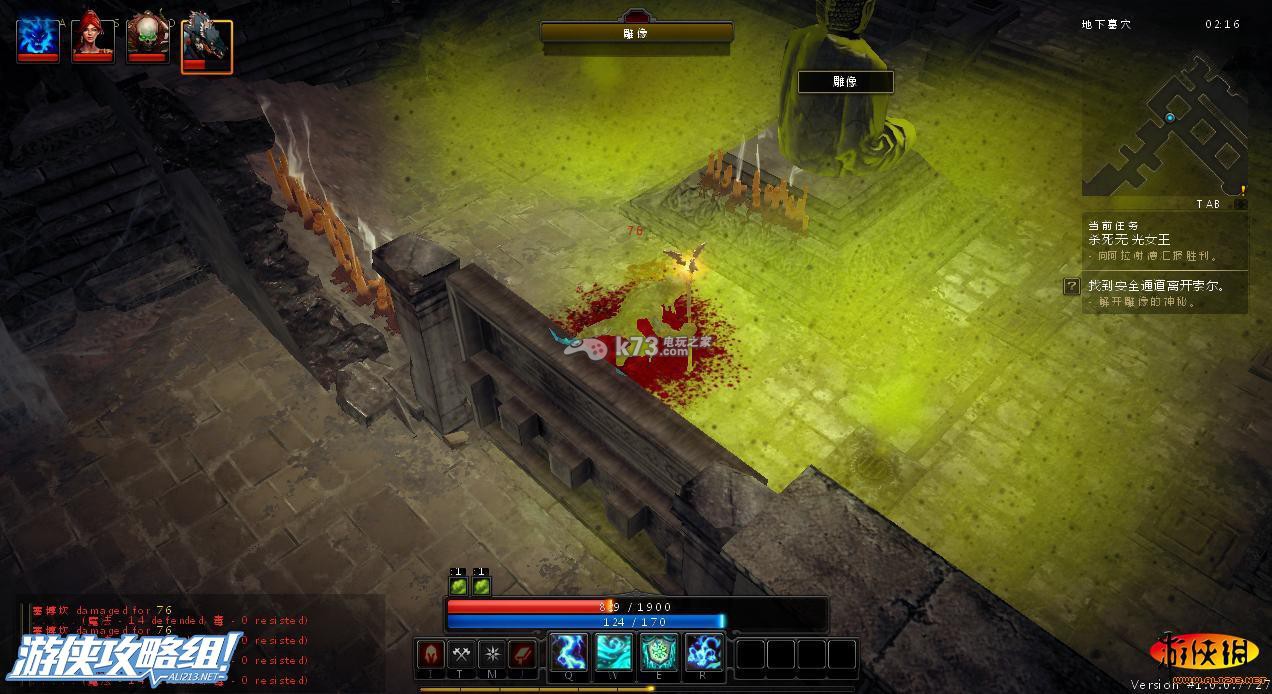Trigger the R blue tendrils ability
This screenshot has width=1272, height=694.
pos(704,652)
